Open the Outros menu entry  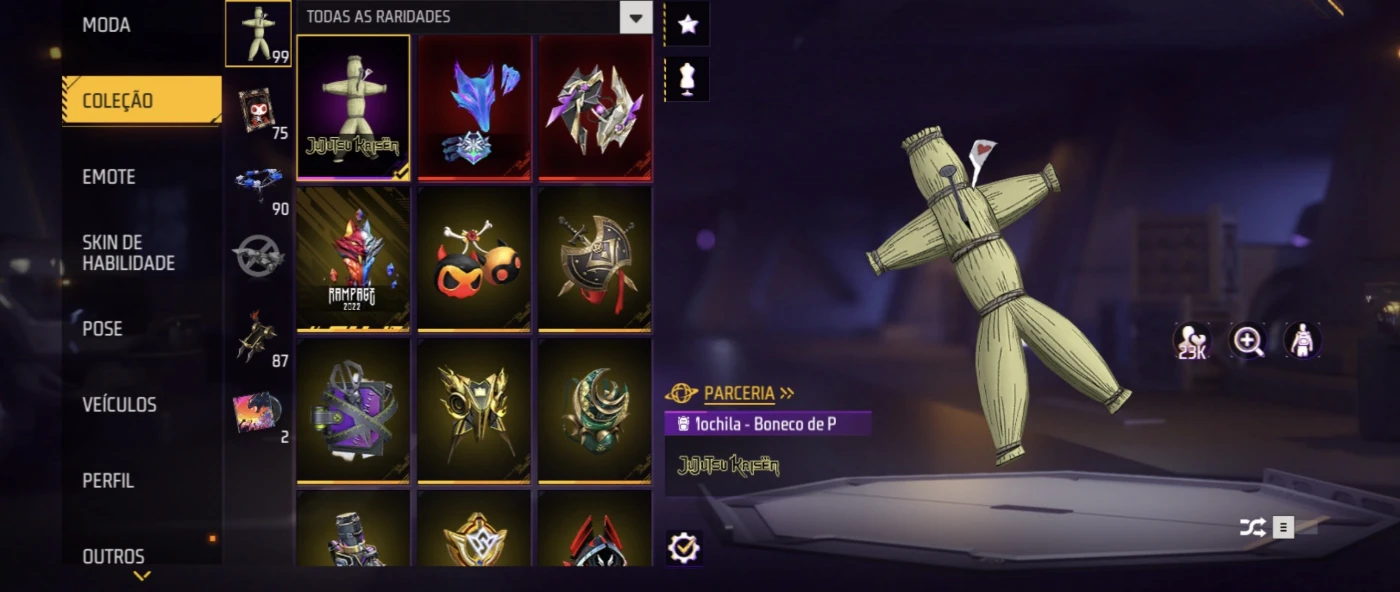[113, 557]
